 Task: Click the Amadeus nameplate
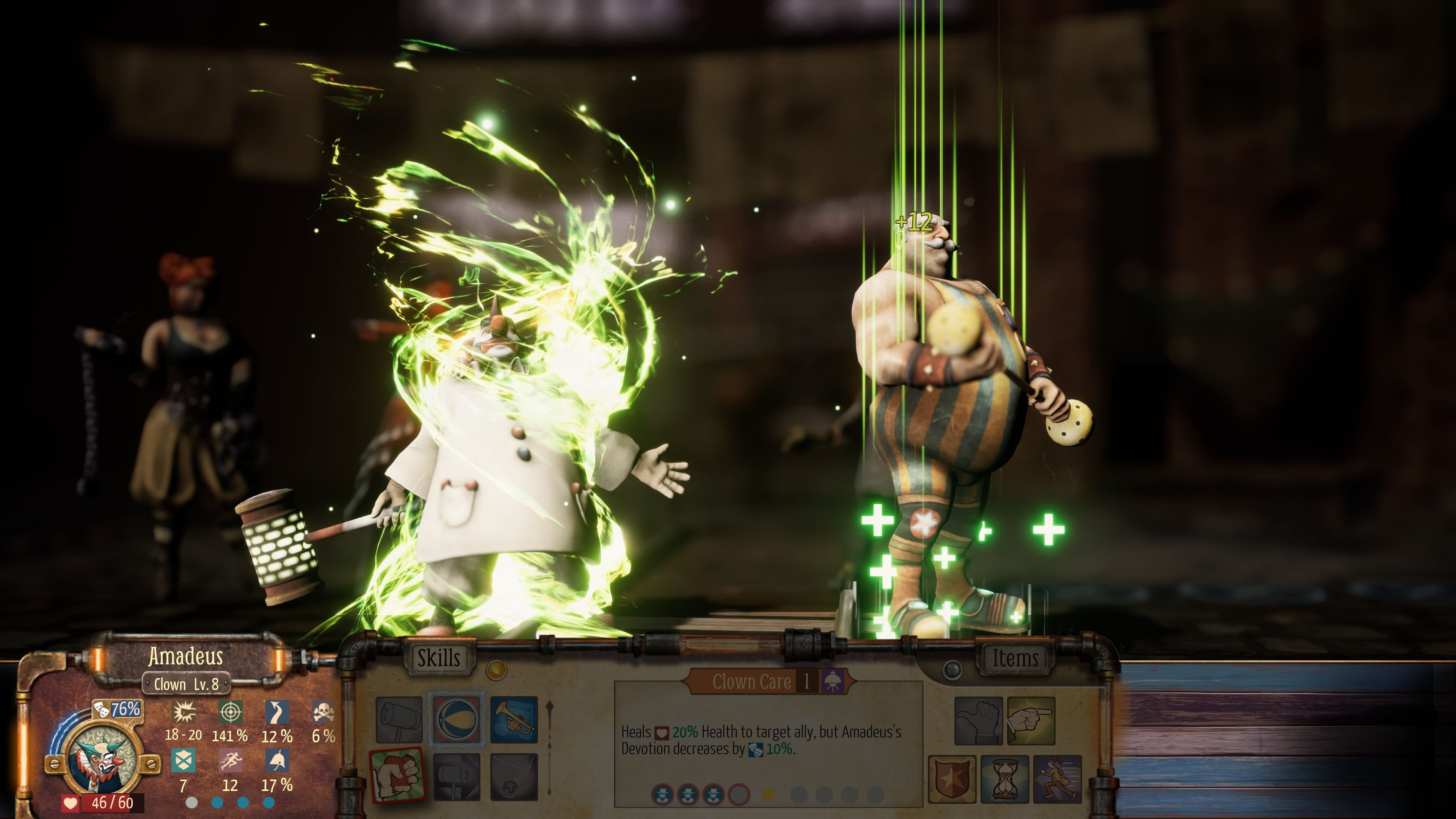pyautogui.click(x=187, y=657)
